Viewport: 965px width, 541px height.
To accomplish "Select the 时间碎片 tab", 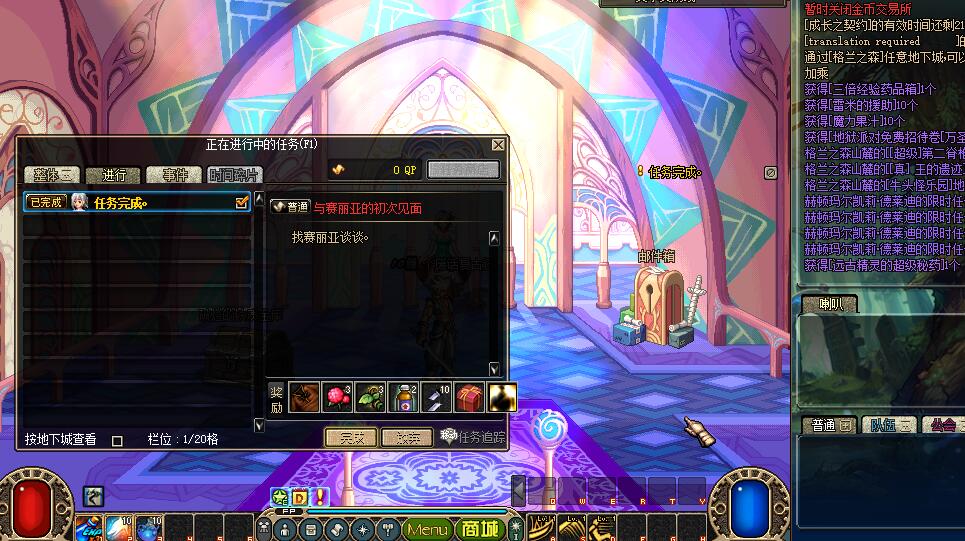I will pos(236,175).
